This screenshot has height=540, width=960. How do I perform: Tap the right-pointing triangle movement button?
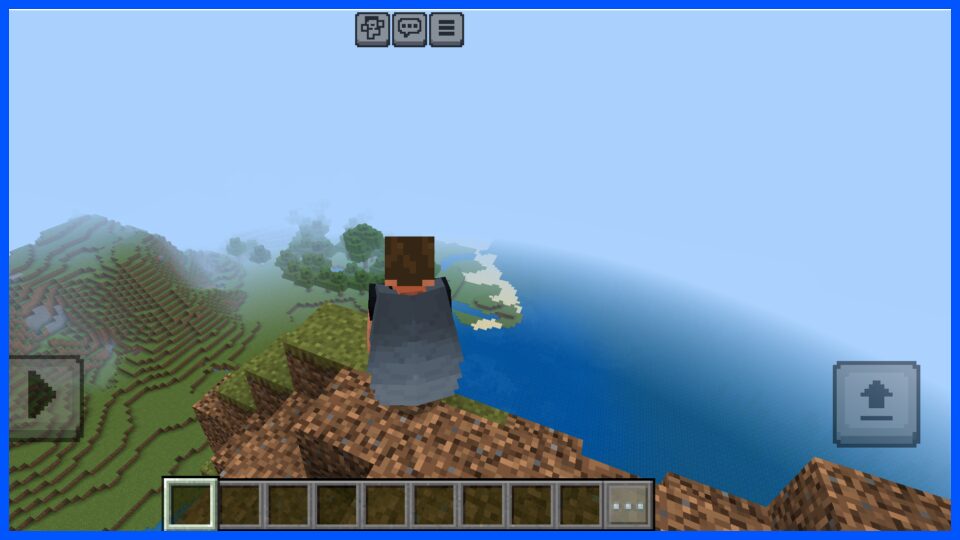(44, 397)
